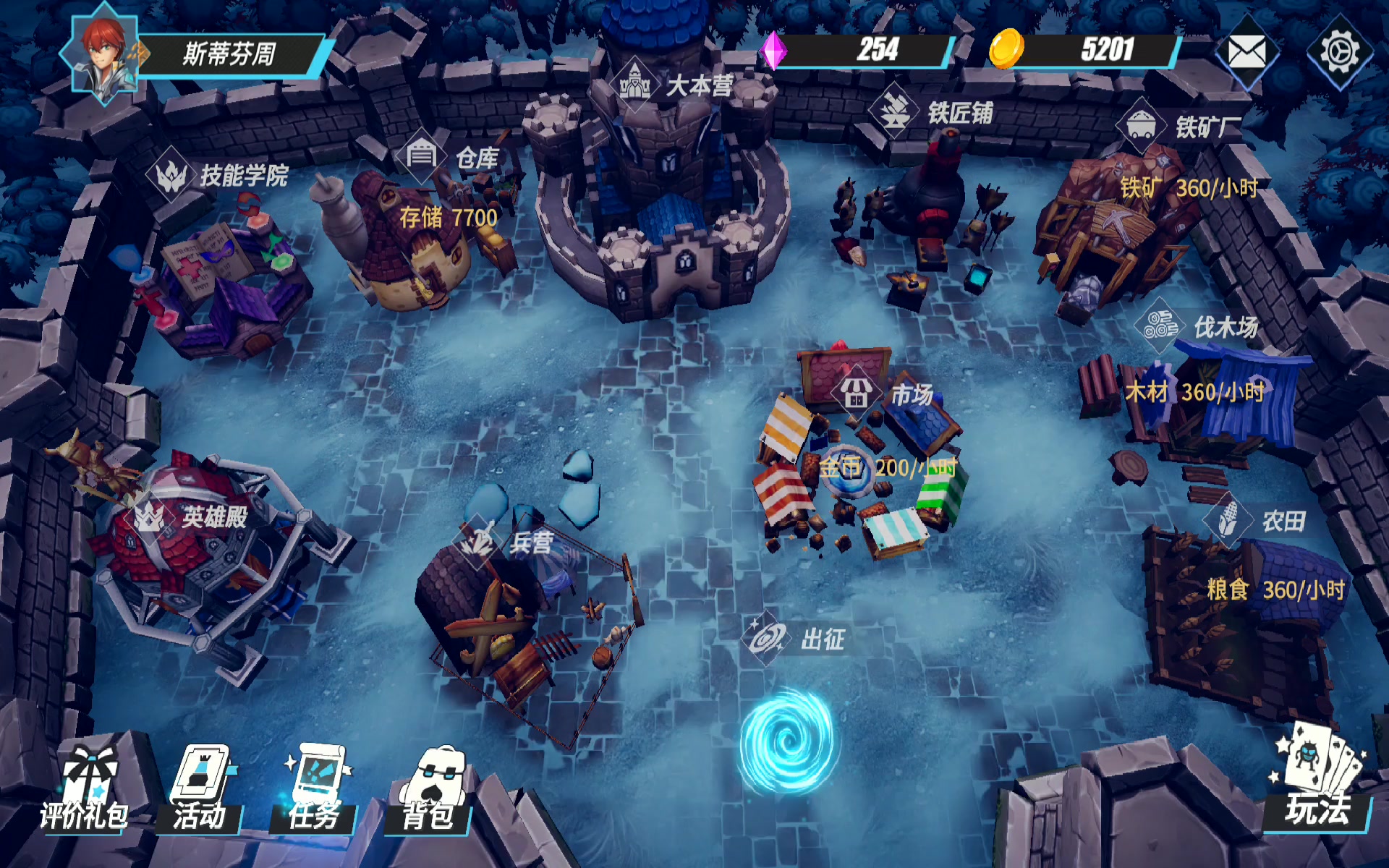This screenshot has height=868, width=1389.
Task: Select the 伐木场 lumber yard label
Action: pos(1198,327)
